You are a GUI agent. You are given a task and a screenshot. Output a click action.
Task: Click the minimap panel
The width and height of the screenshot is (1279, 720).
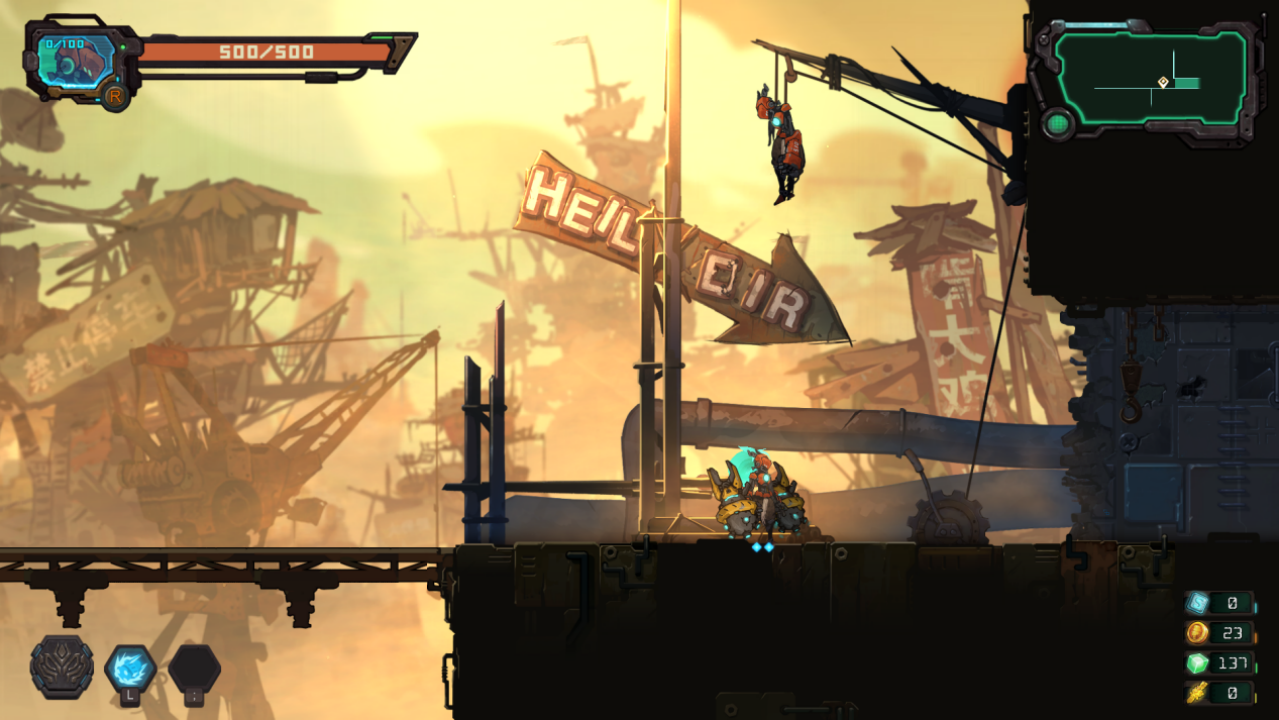pos(1151,75)
